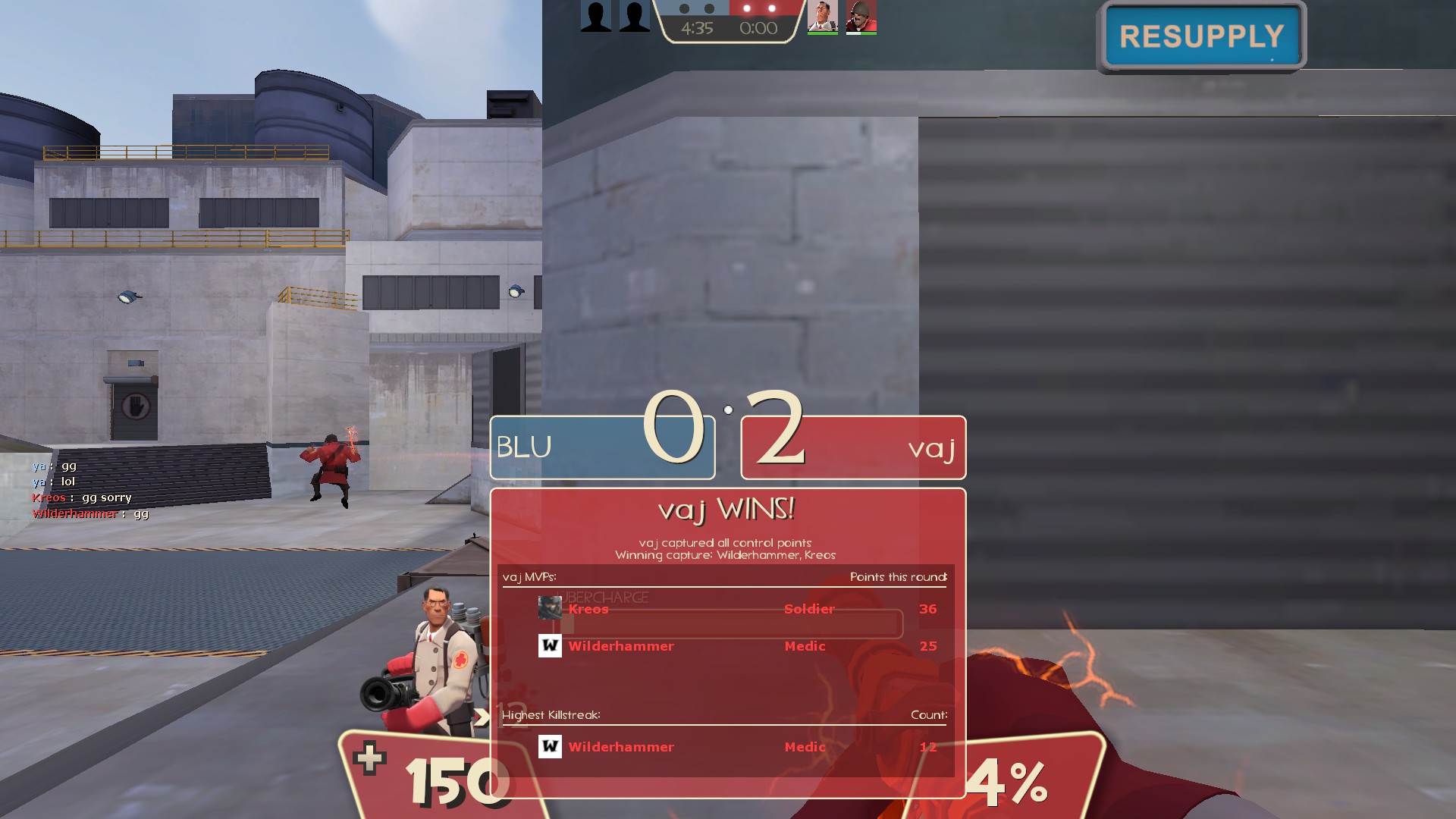1456x819 pixels.
Task: Click the "Kreos: gg sorry" chat message
Action: point(82,497)
